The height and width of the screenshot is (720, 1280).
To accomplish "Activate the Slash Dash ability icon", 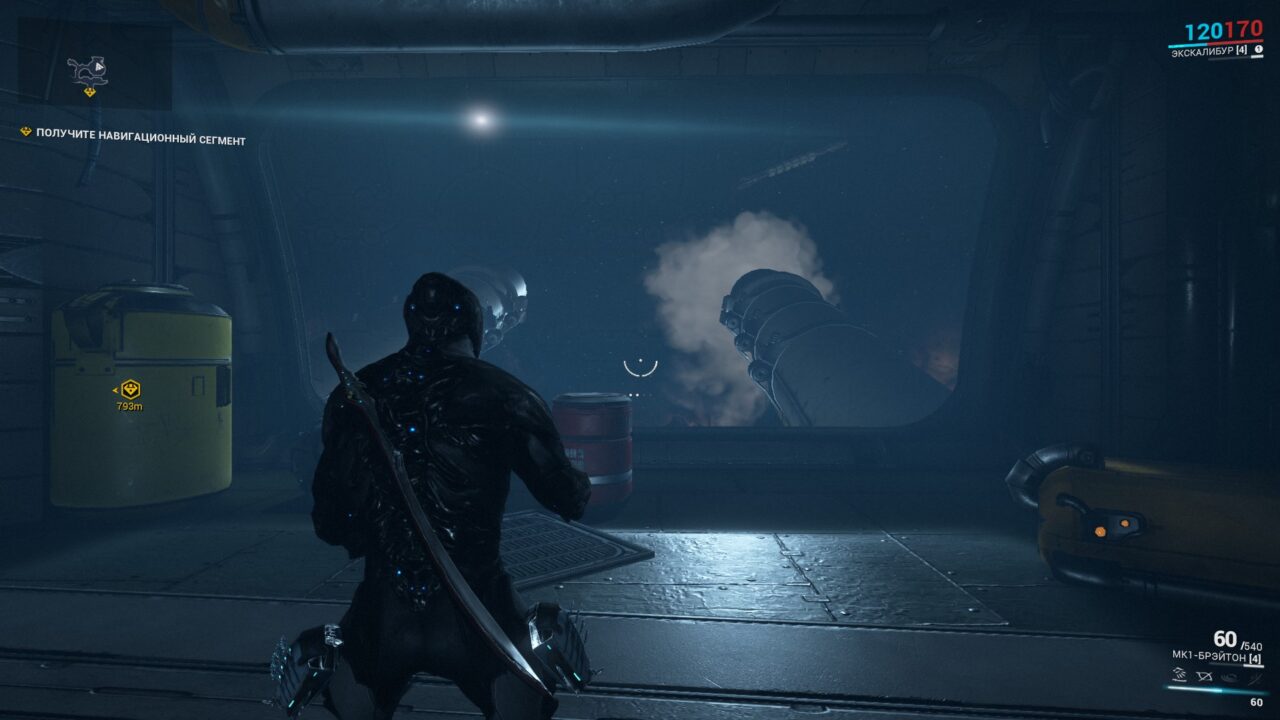I will tap(1181, 676).
